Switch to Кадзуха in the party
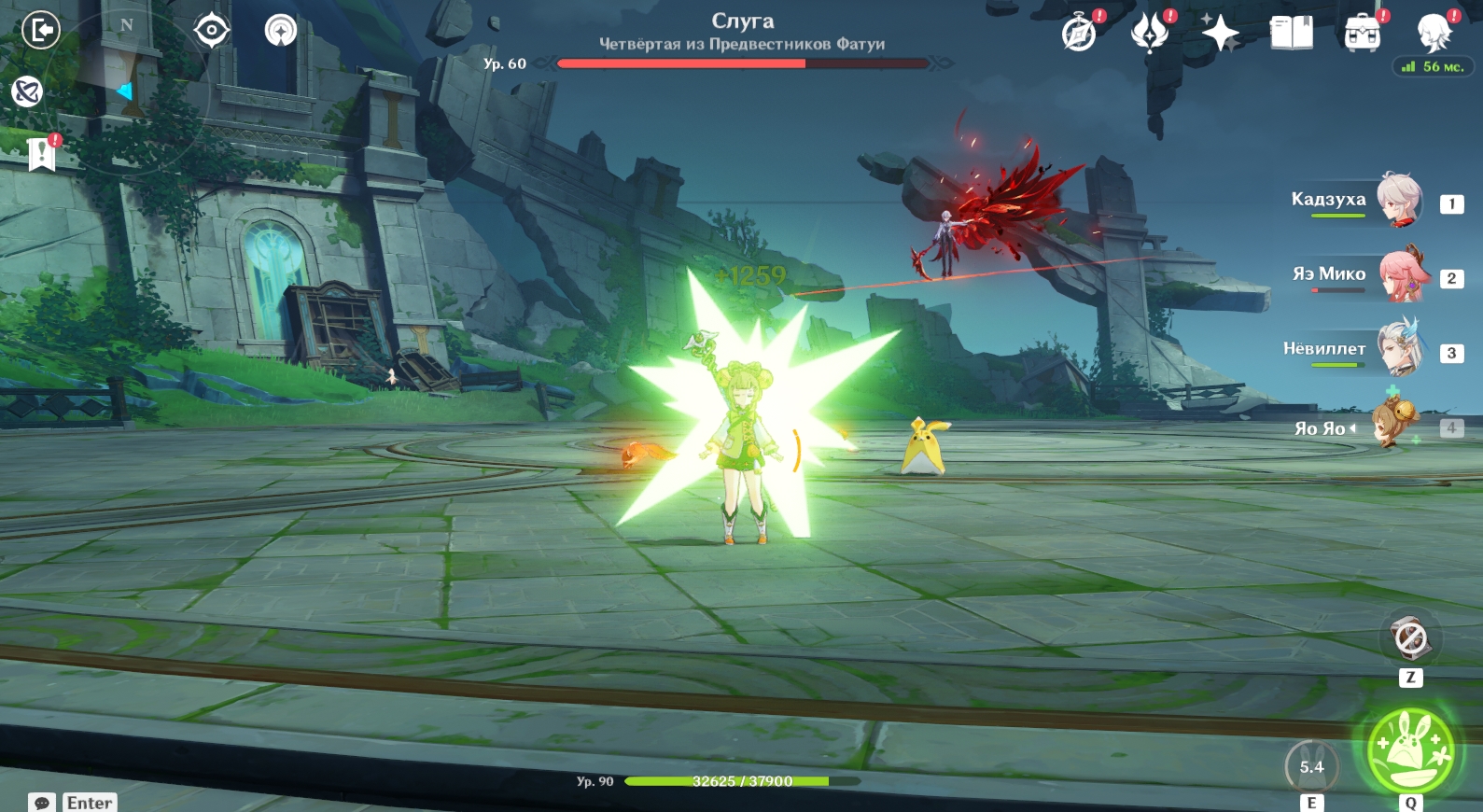The width and height of the screenshot is (1483, 812). pyautogui.click(x=1397, y=201)
